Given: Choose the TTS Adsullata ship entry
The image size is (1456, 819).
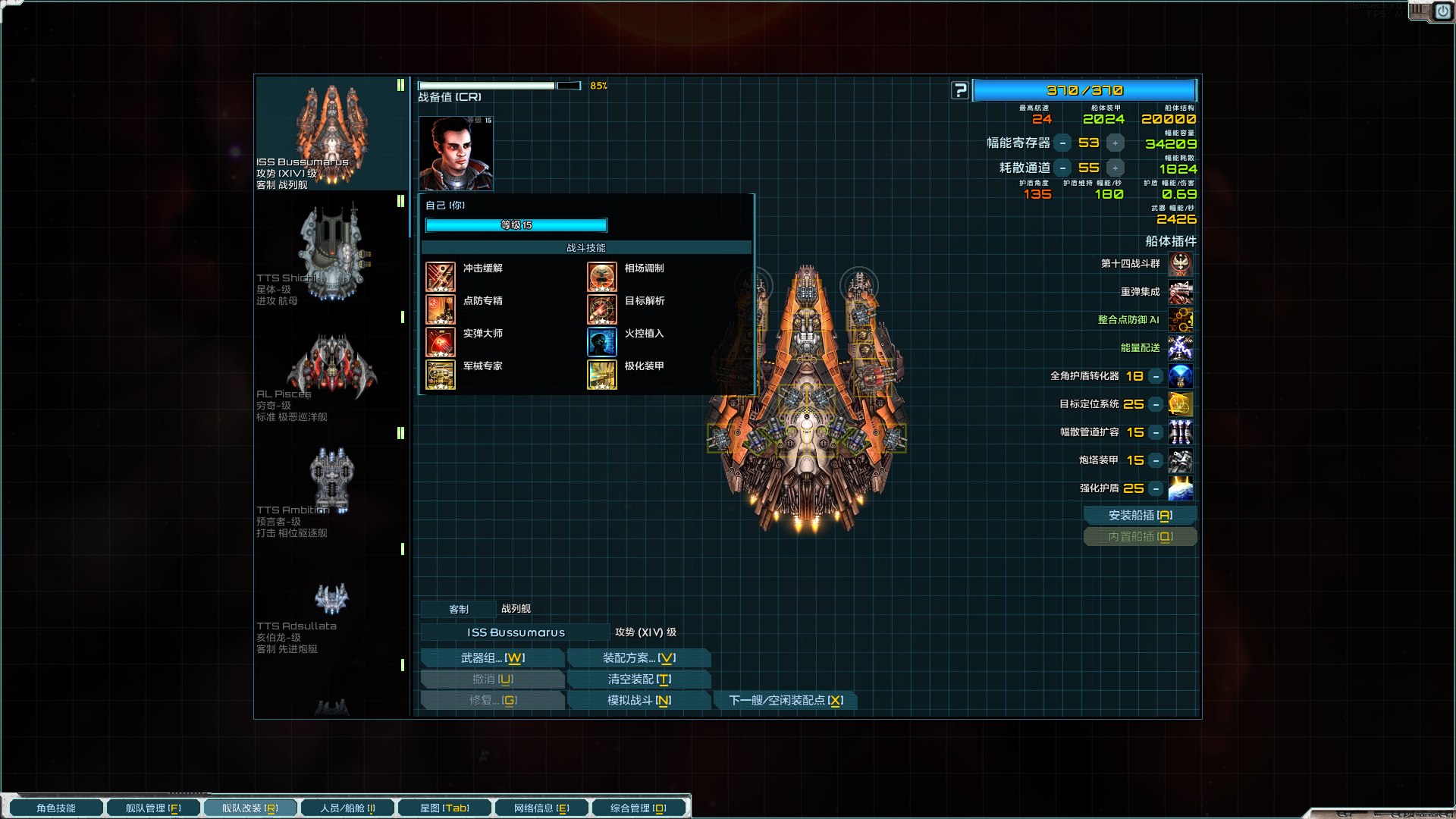Looking at the screenshot, I should point(331,599).
